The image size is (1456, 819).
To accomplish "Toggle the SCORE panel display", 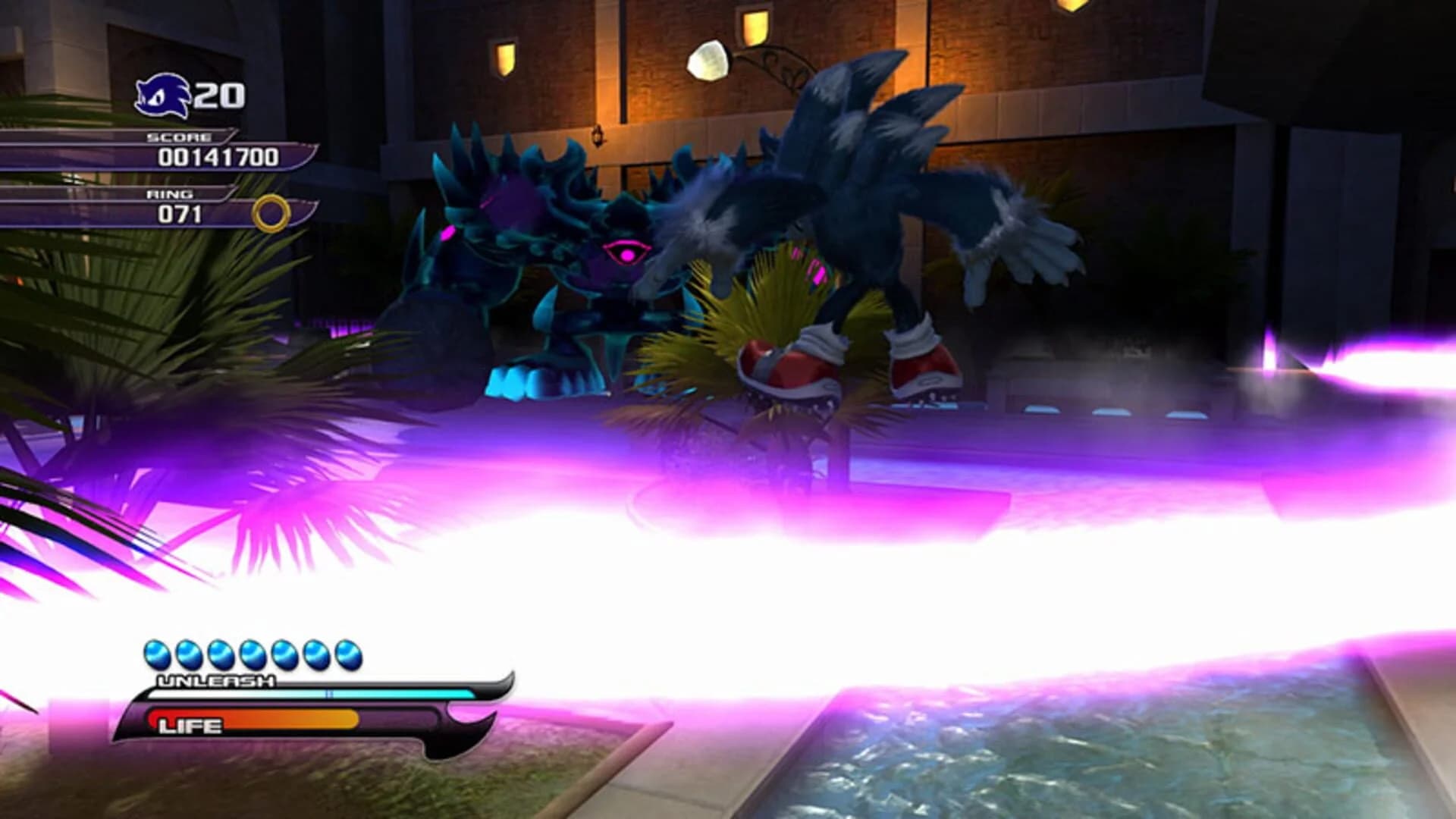I will click(212, 149).
